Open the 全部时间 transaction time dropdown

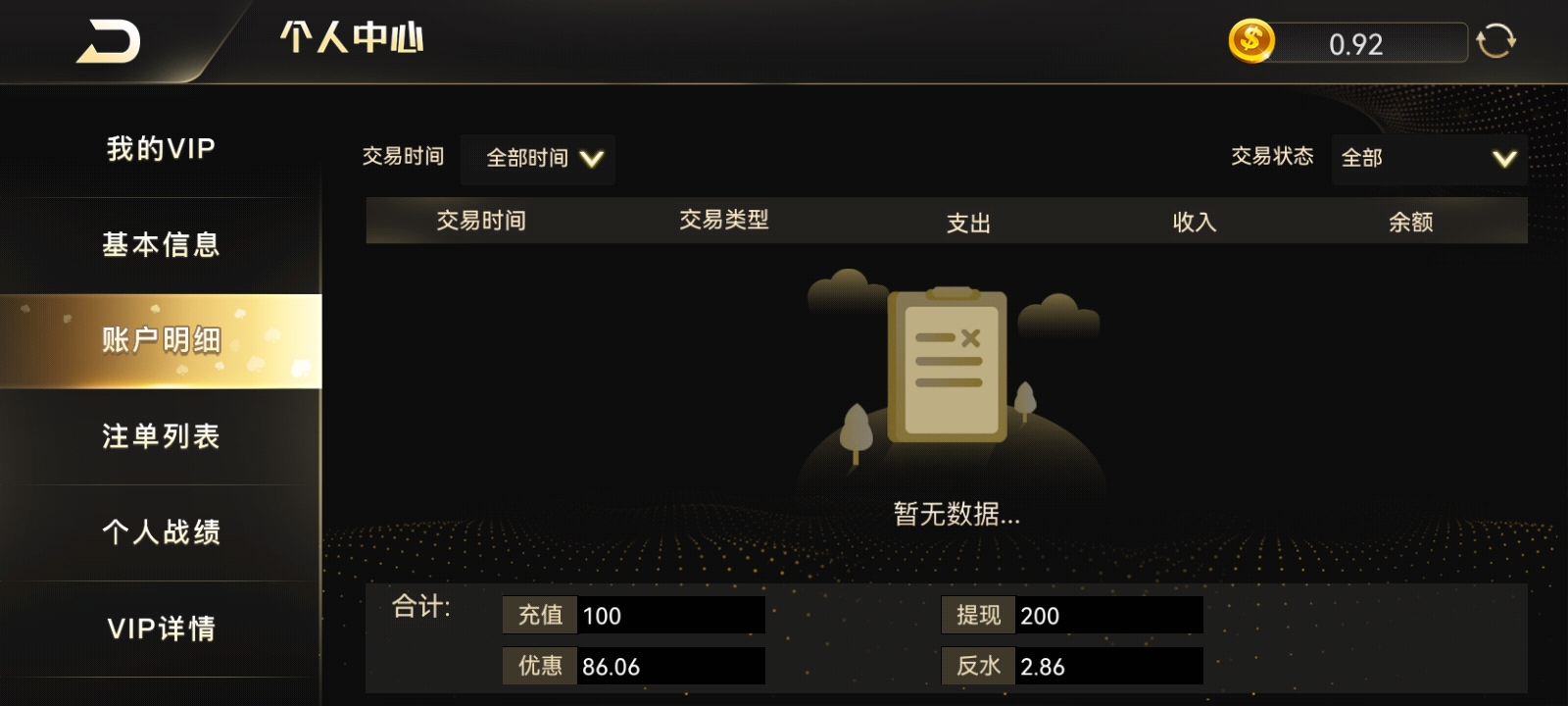click(537, 158)
